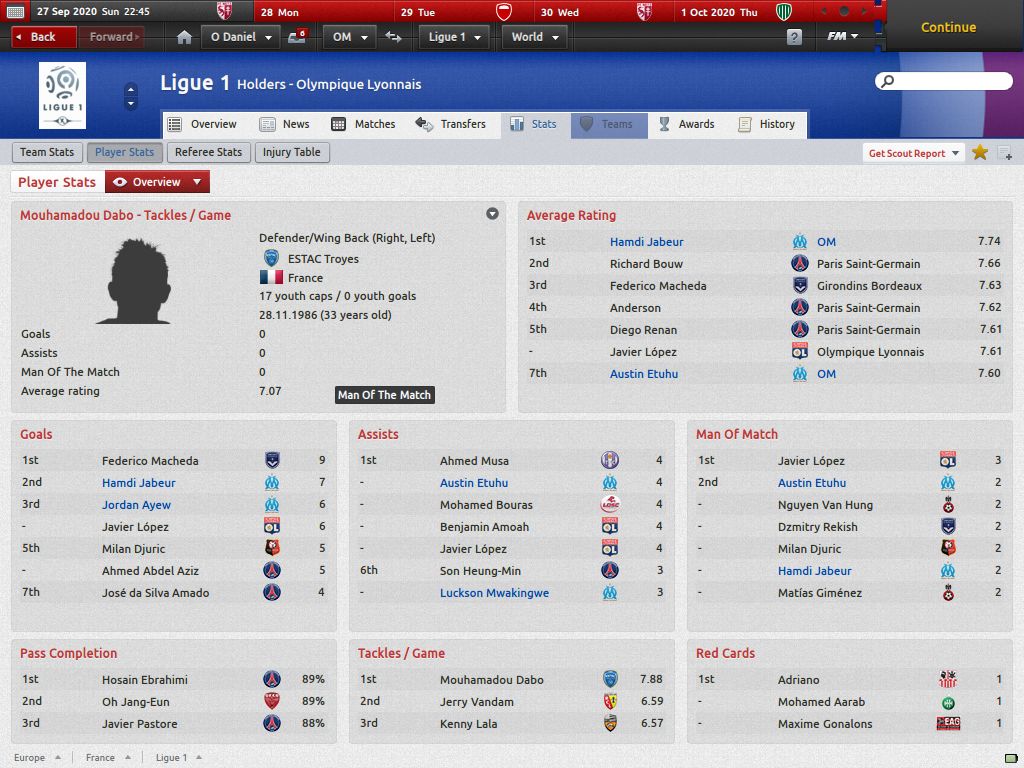Open the World dropdown menu
The width and height of the screenshot is (1024, 768).
point(536,37)
